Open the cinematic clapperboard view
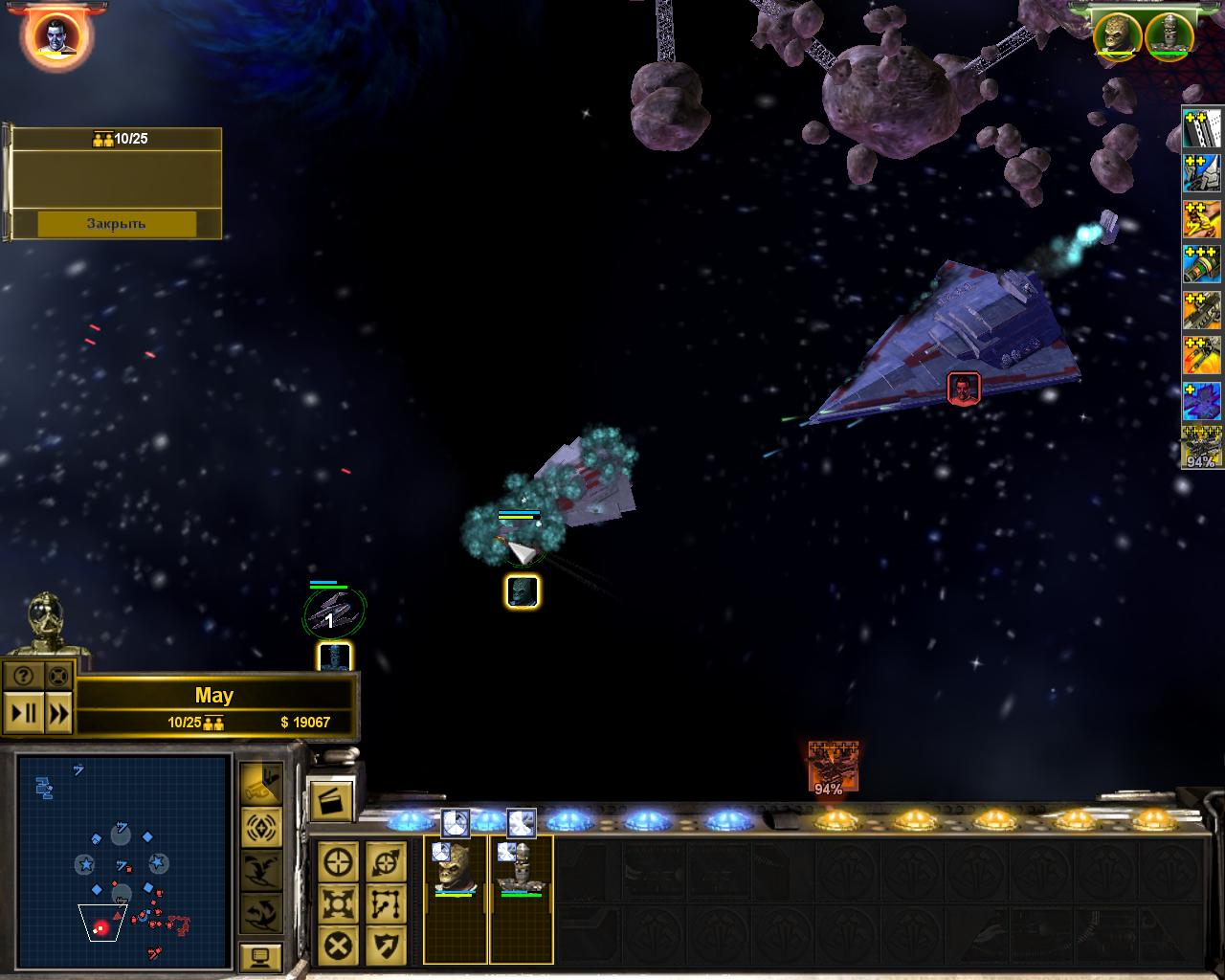Image resolution: width=1225 pixels, height=980 pixels. (331, 799)
